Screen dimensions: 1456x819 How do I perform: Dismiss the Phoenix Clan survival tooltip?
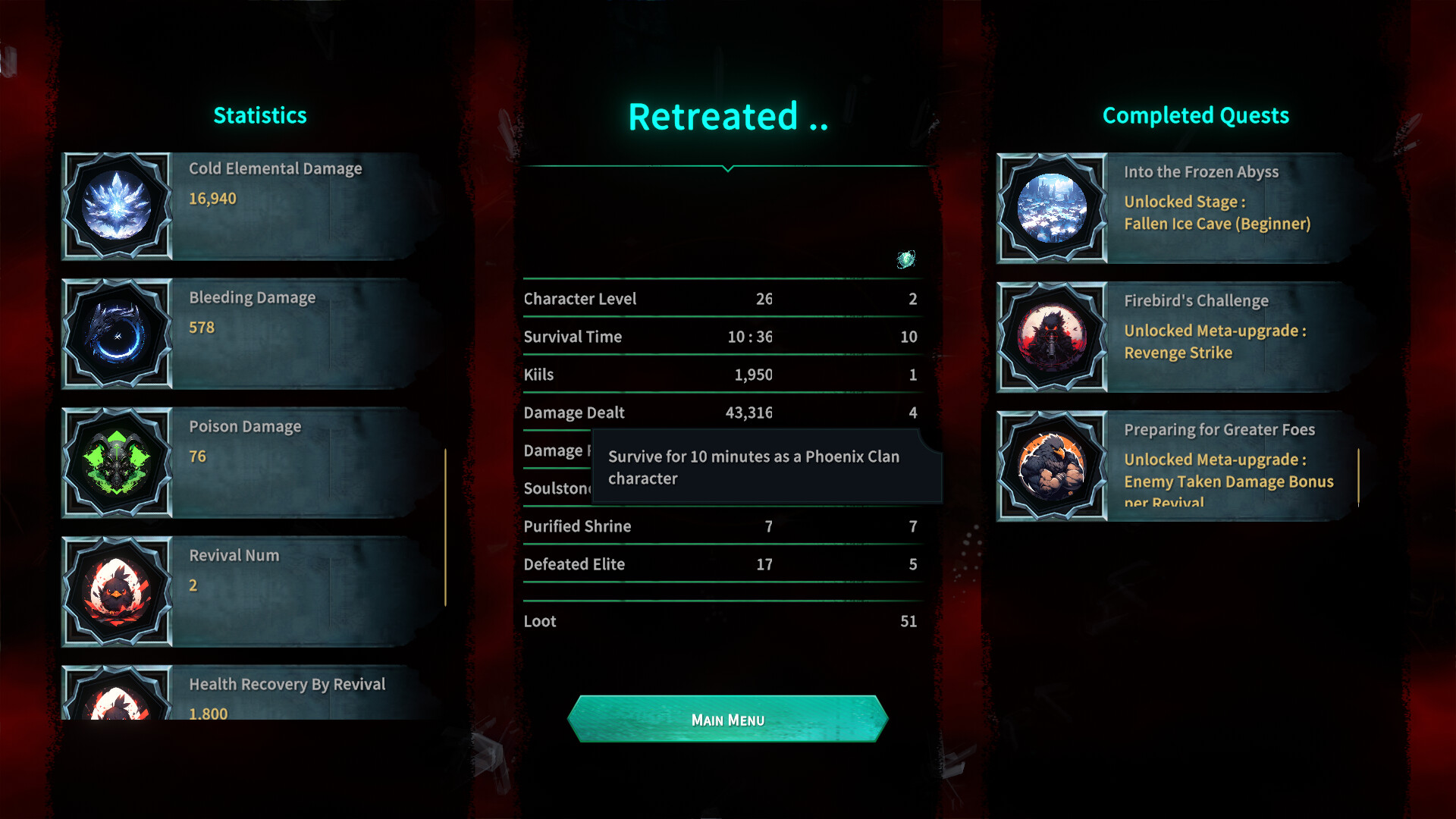tap(766, 466)
